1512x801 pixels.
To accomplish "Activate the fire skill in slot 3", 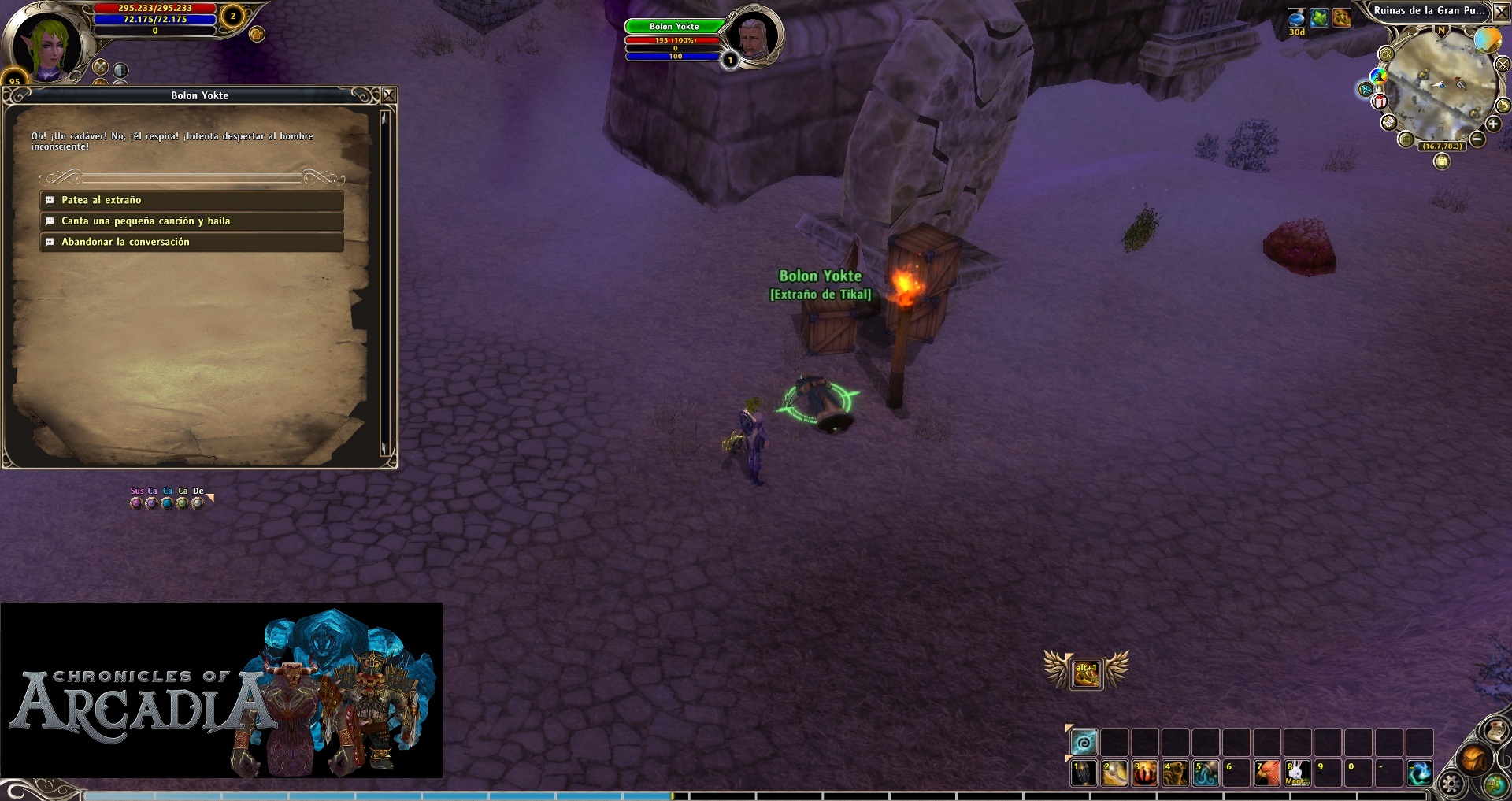I will (x=1144, y=773).
